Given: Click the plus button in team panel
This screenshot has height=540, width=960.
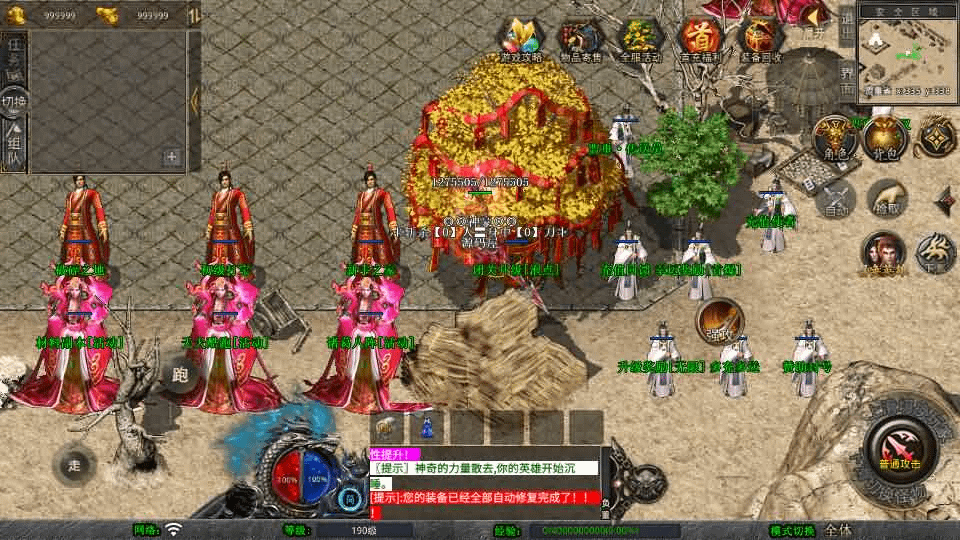Looking at the screenshot, I should coord(172,157).
